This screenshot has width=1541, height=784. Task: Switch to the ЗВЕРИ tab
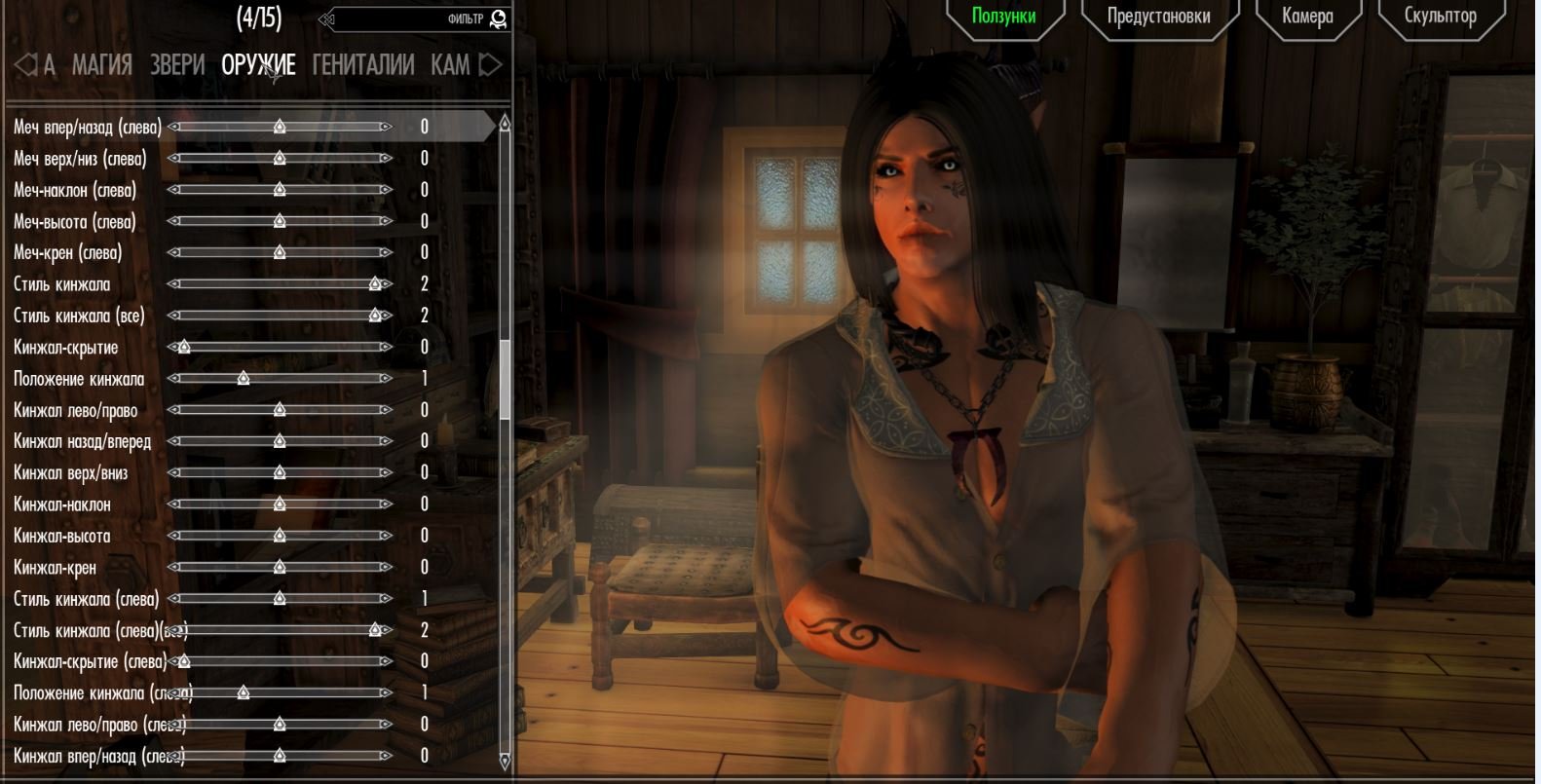(177, 65)
